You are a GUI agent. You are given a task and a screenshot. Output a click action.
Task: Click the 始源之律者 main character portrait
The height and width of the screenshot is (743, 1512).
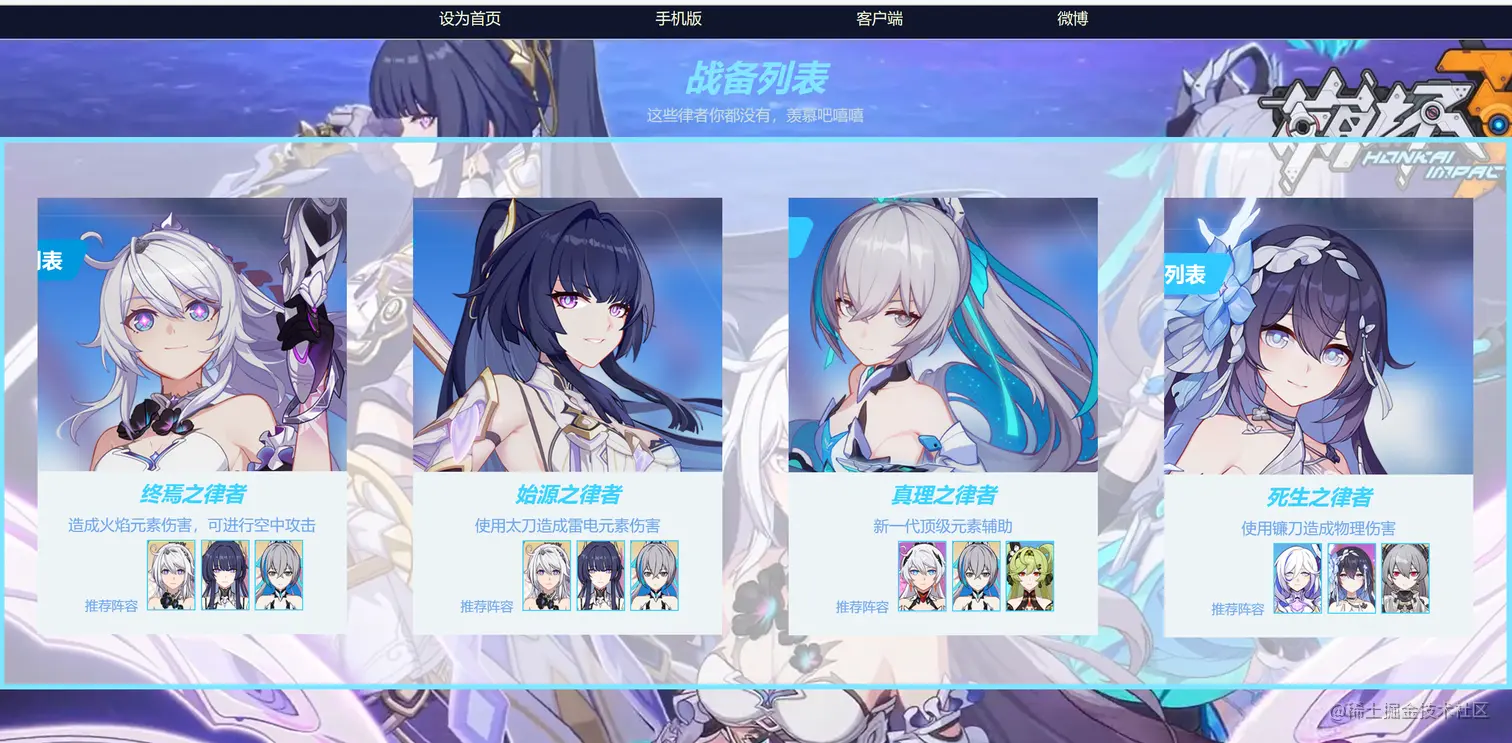coord(566,335)
